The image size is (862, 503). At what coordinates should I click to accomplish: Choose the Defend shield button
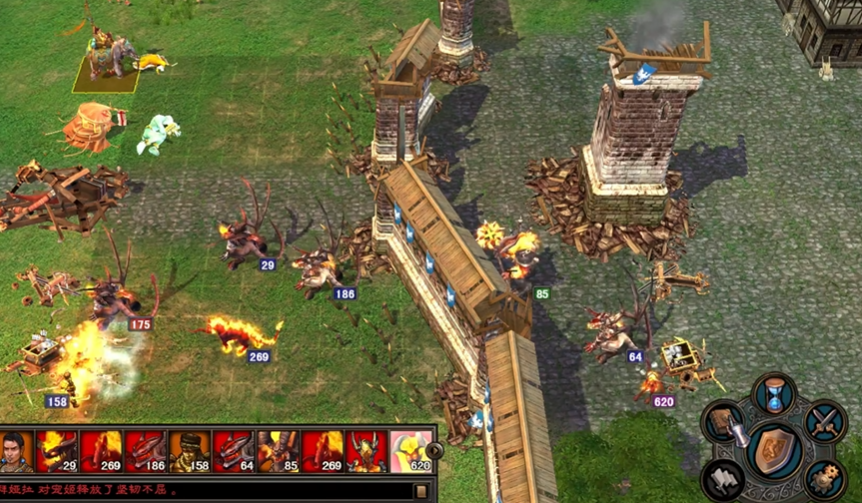click(x=774, y=448)
